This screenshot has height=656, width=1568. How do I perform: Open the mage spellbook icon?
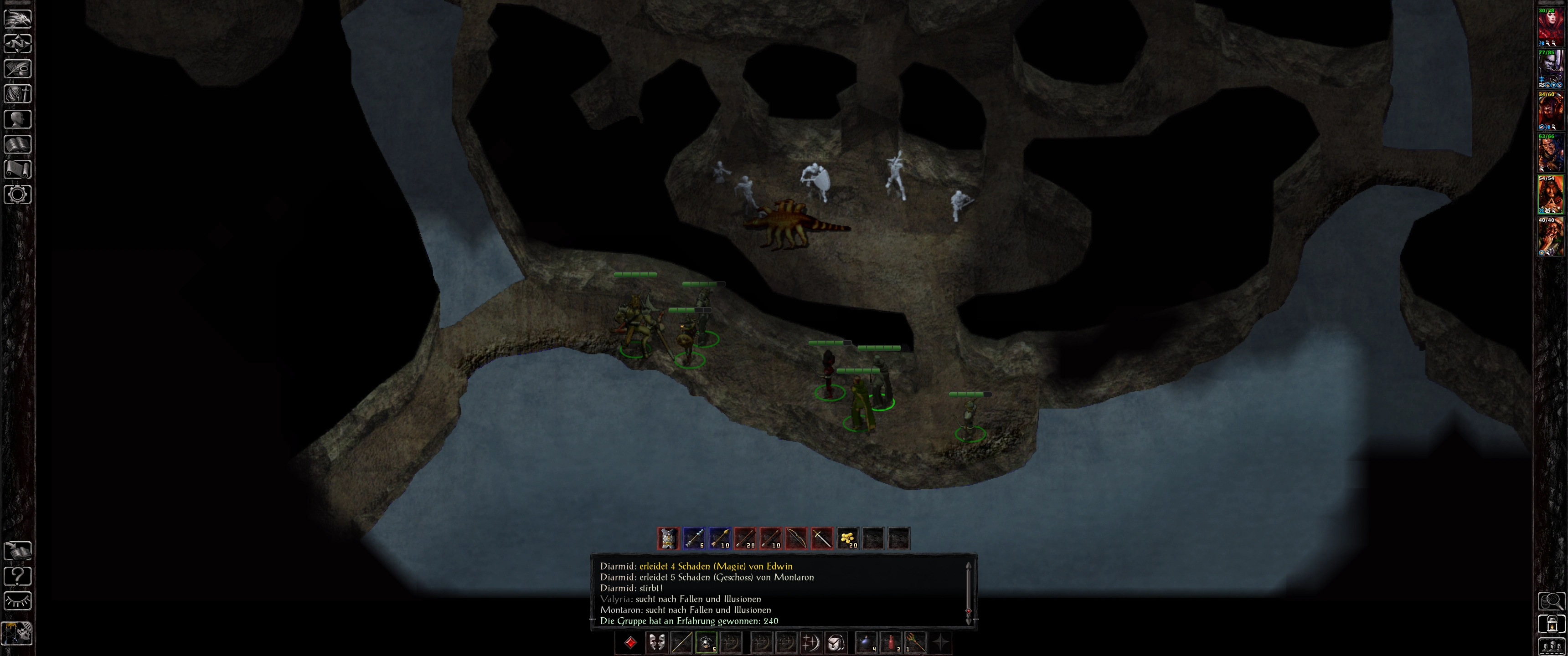point(18,144)
